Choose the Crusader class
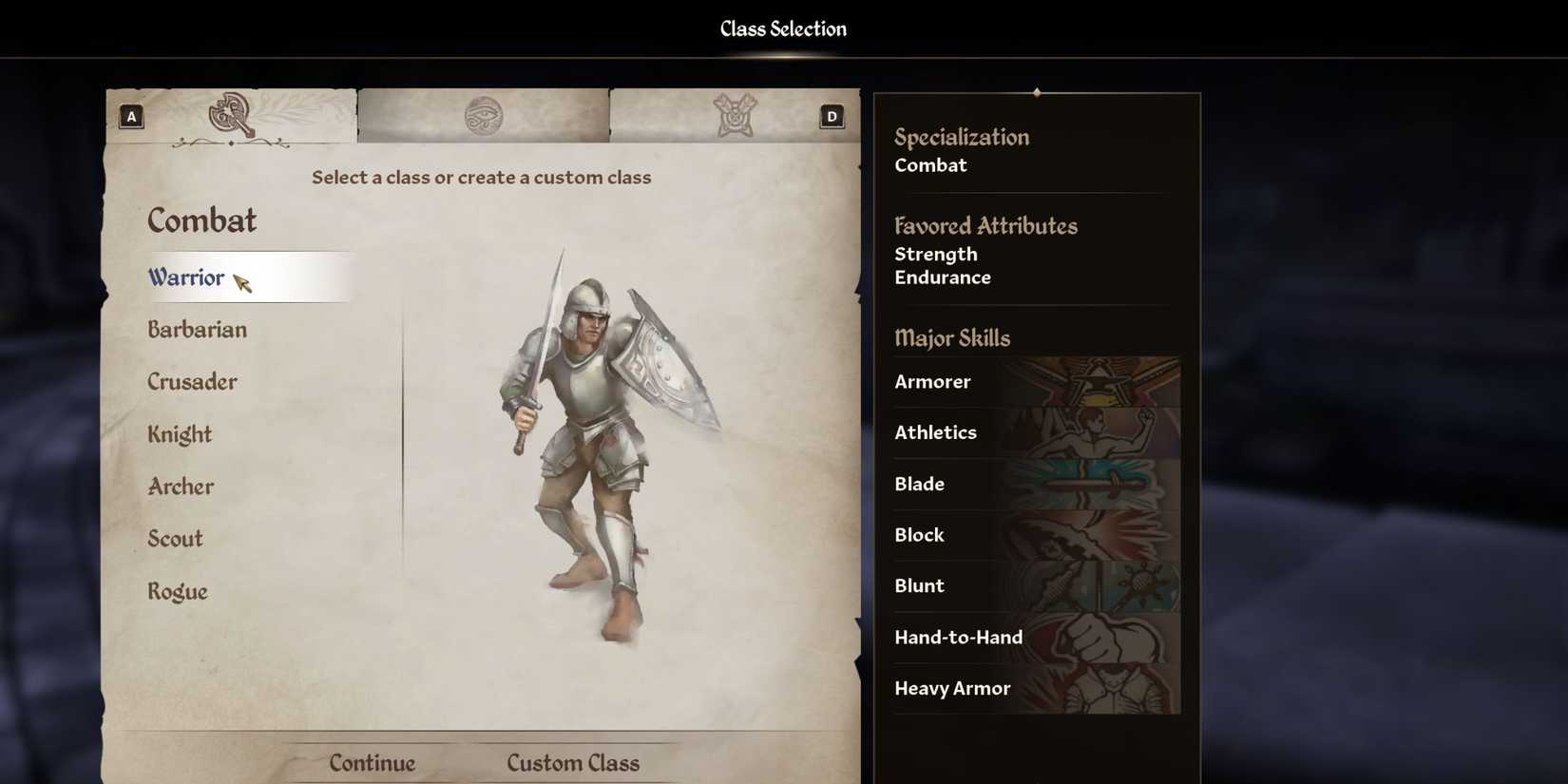The width and height of the screenshot is (1568, 784). point(192,382)
